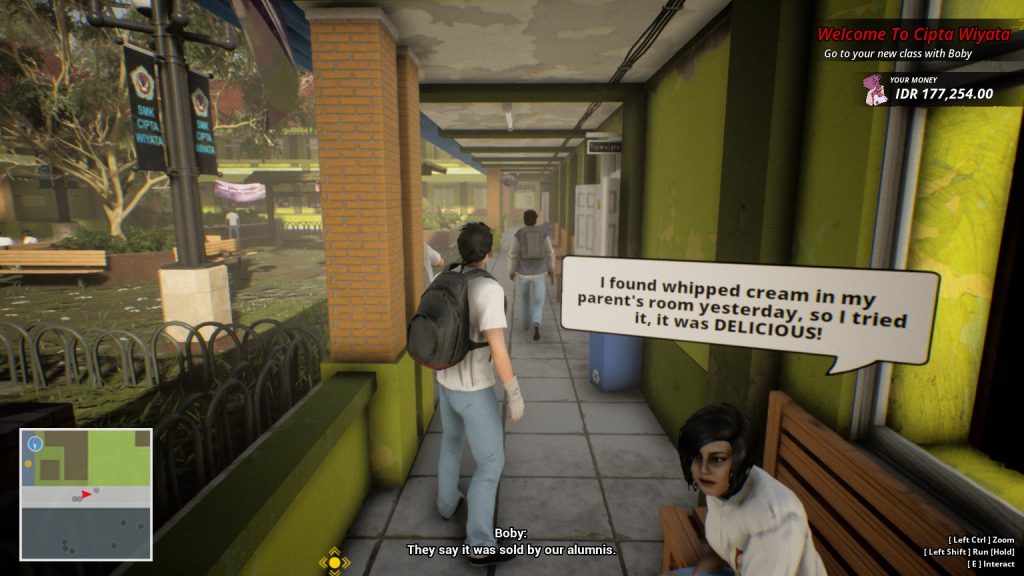
Task: Select the blue compass marker on minimap
Action: (x=35, y=442)
